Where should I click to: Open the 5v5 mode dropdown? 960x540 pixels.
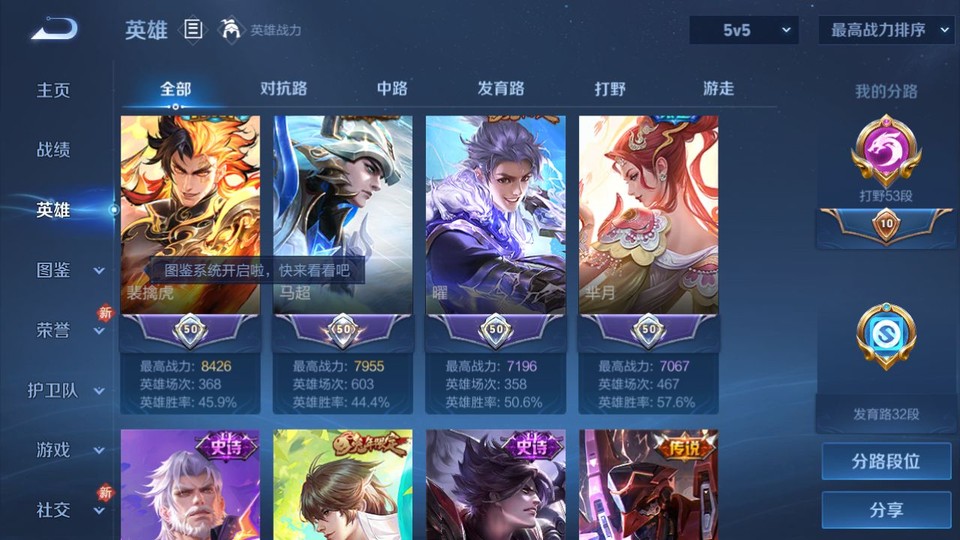(x=743, y=30)
